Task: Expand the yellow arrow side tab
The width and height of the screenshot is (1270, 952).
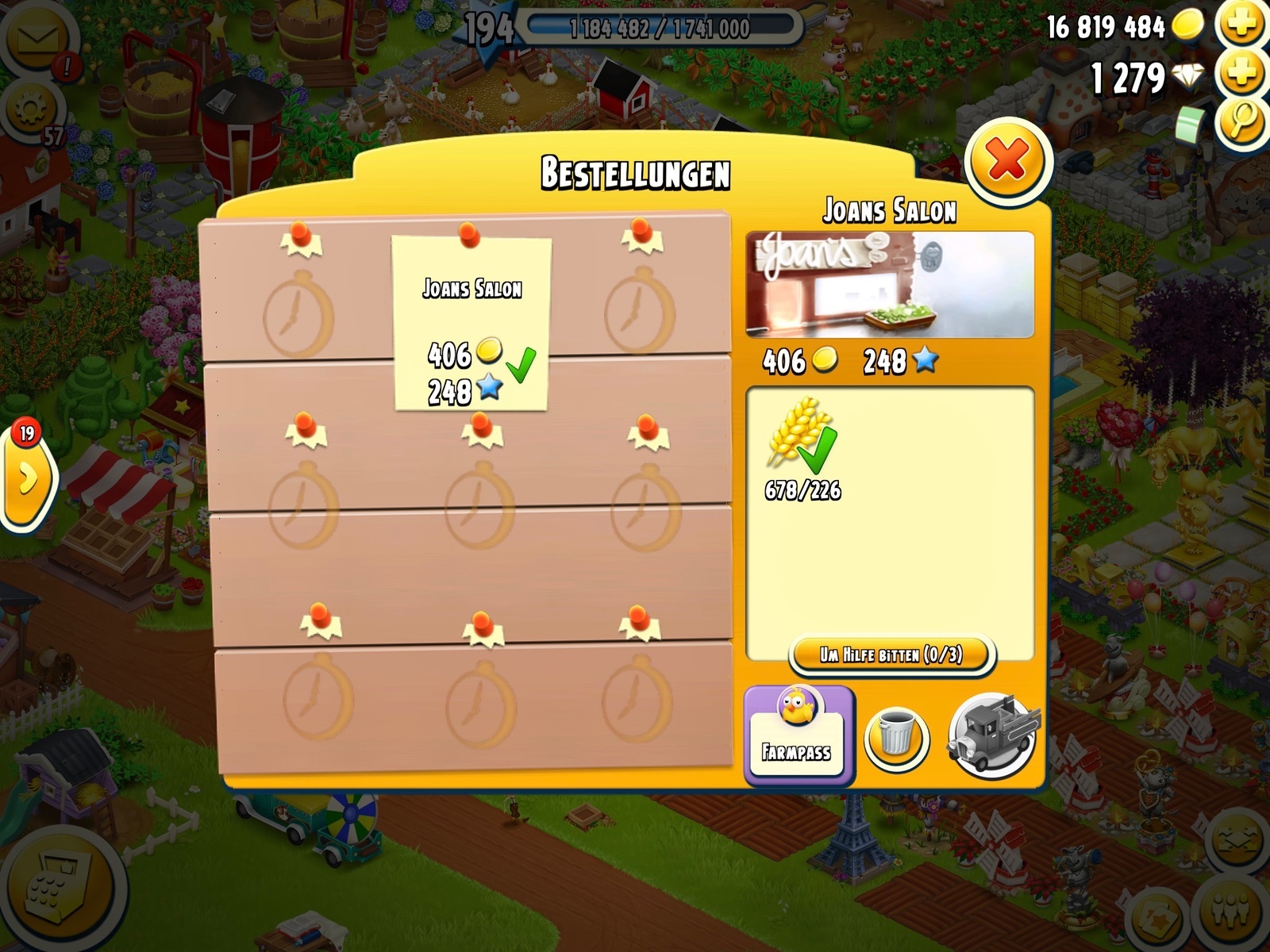Action: click(x=27, y=478)
